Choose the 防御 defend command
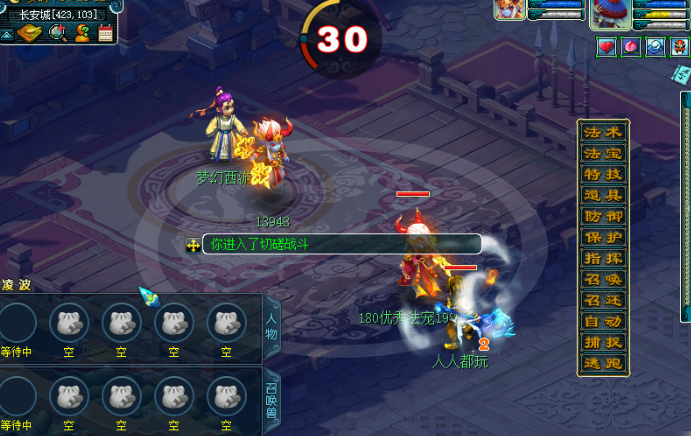 coord(603,217)
